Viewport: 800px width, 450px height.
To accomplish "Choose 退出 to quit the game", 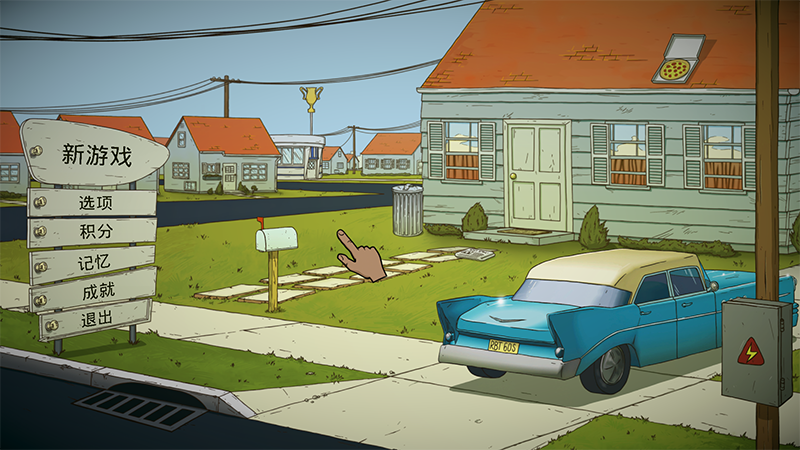I will click(x=96, y=325).
